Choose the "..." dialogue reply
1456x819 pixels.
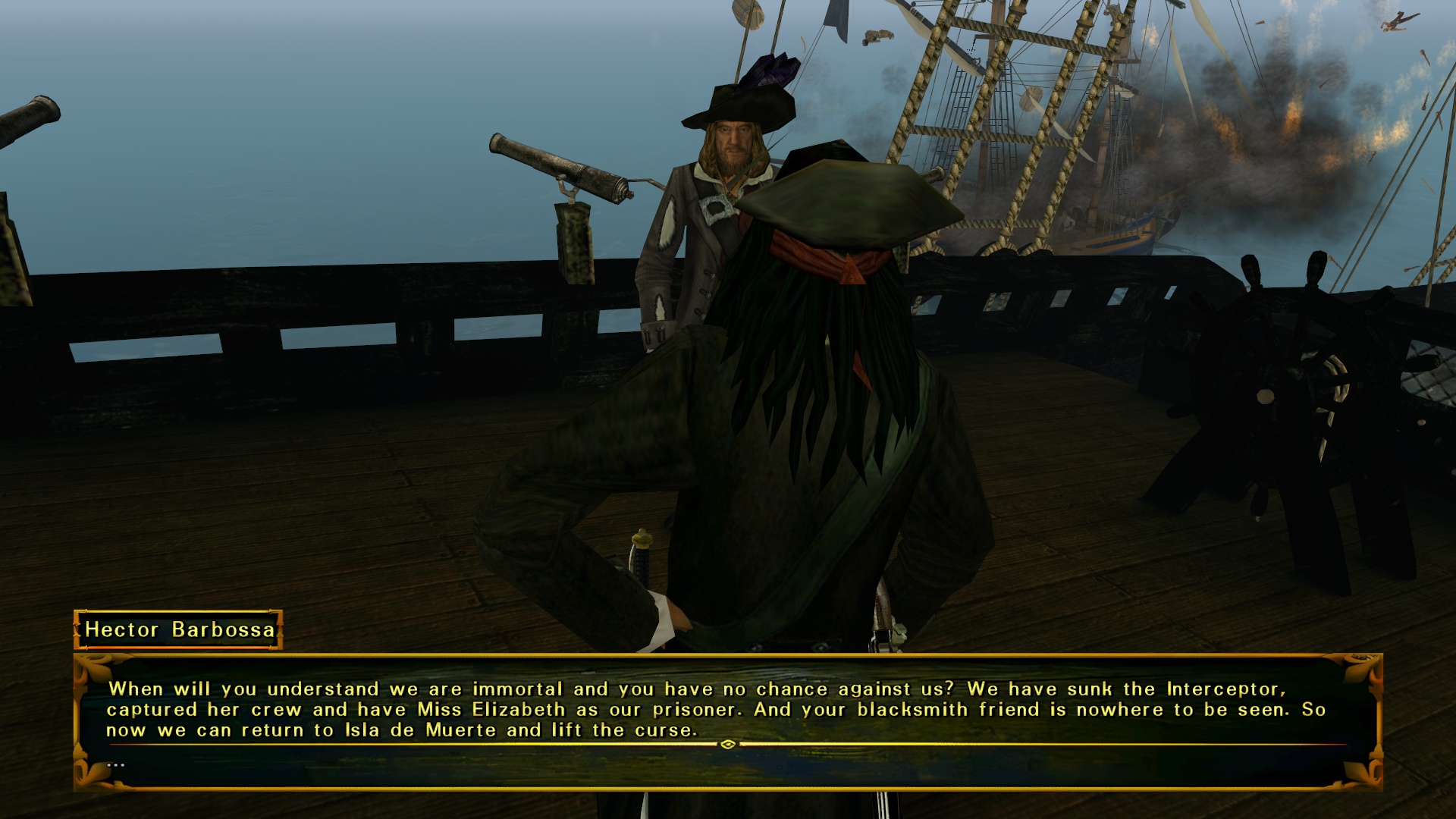click(x=116, y=764)
